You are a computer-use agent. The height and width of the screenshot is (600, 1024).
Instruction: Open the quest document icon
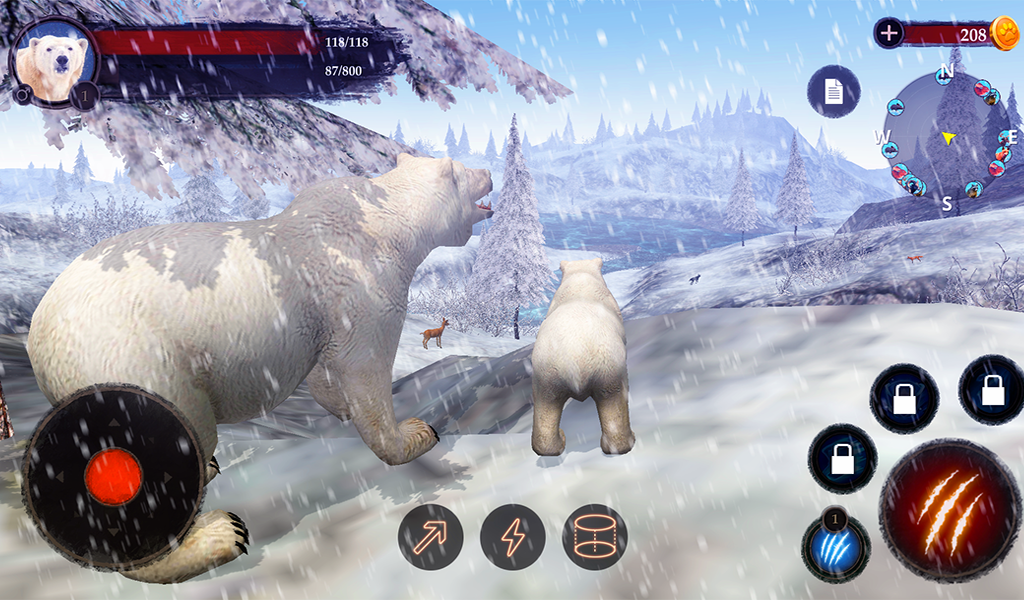[x=833, y=91]
